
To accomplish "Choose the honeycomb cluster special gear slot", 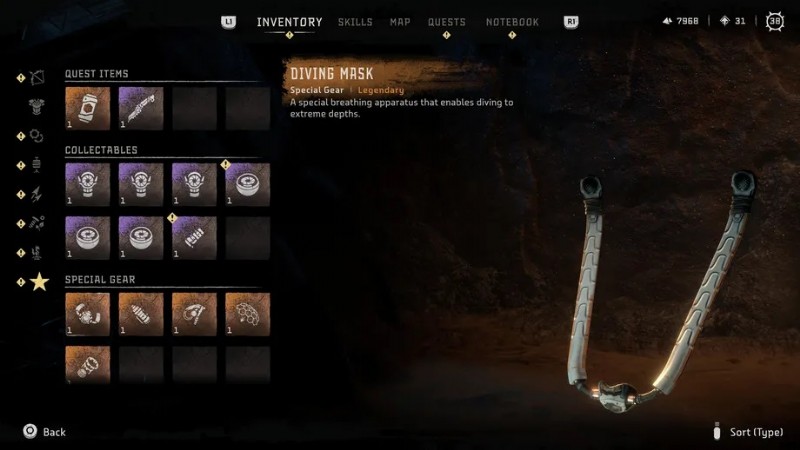I will tap(247, 313).
